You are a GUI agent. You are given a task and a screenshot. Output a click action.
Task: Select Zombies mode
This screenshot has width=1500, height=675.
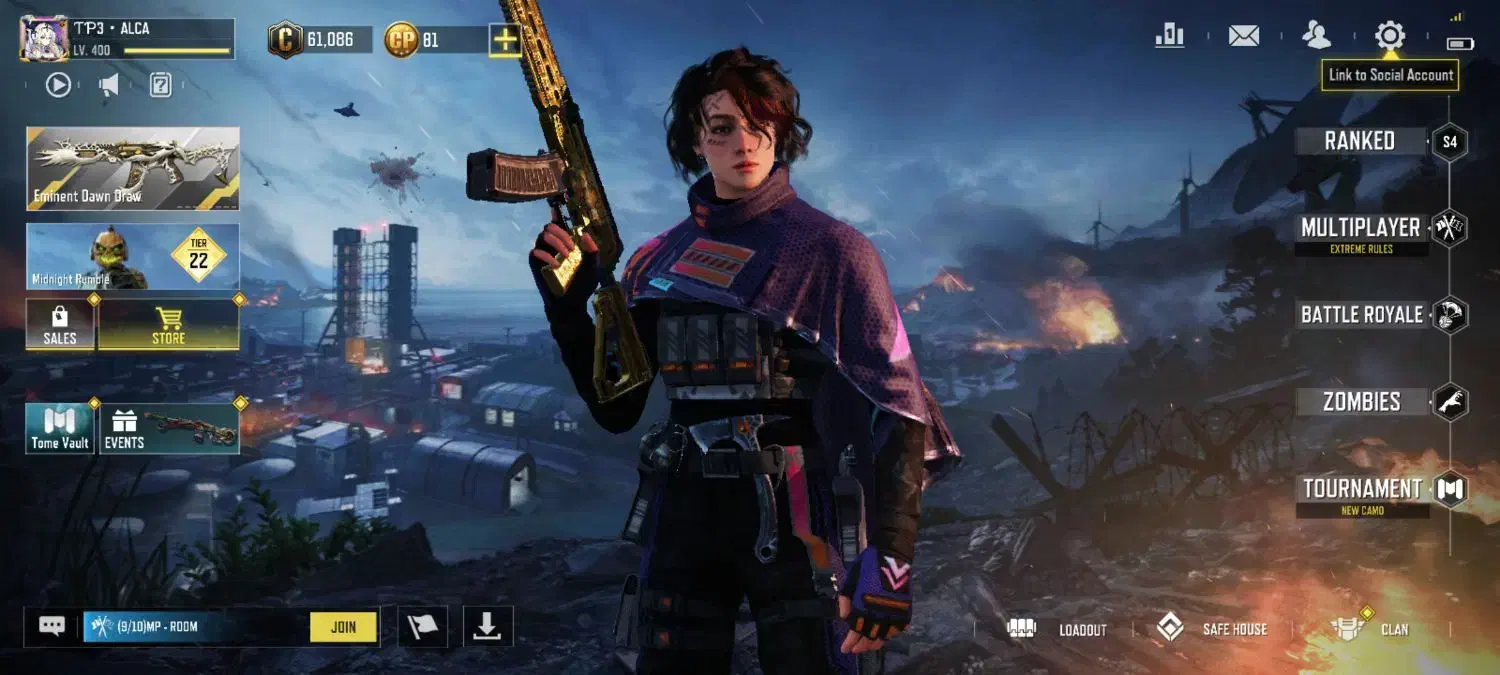(x=1362, y=402)
